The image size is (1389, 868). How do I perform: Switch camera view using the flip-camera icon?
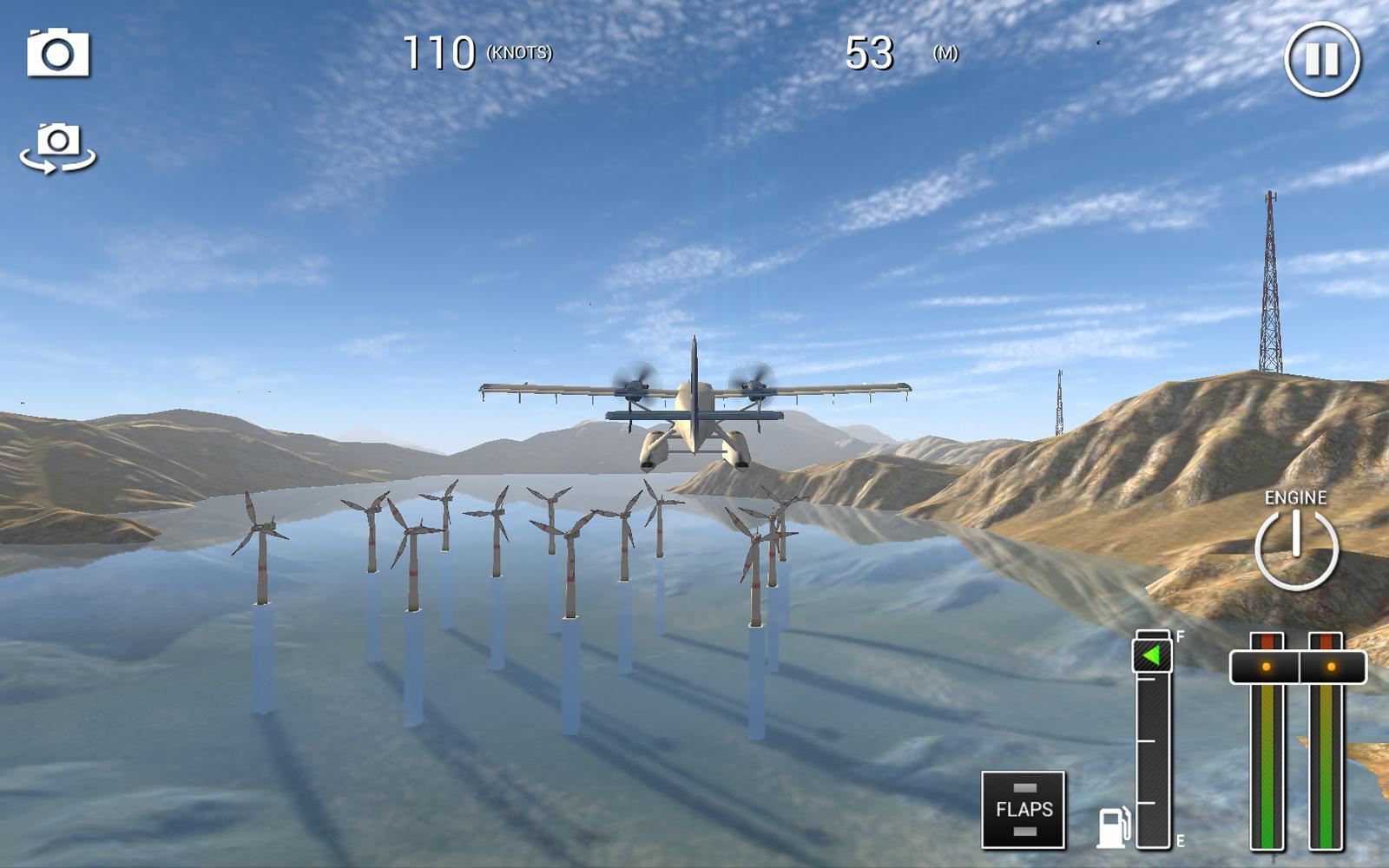click(57, 146)
